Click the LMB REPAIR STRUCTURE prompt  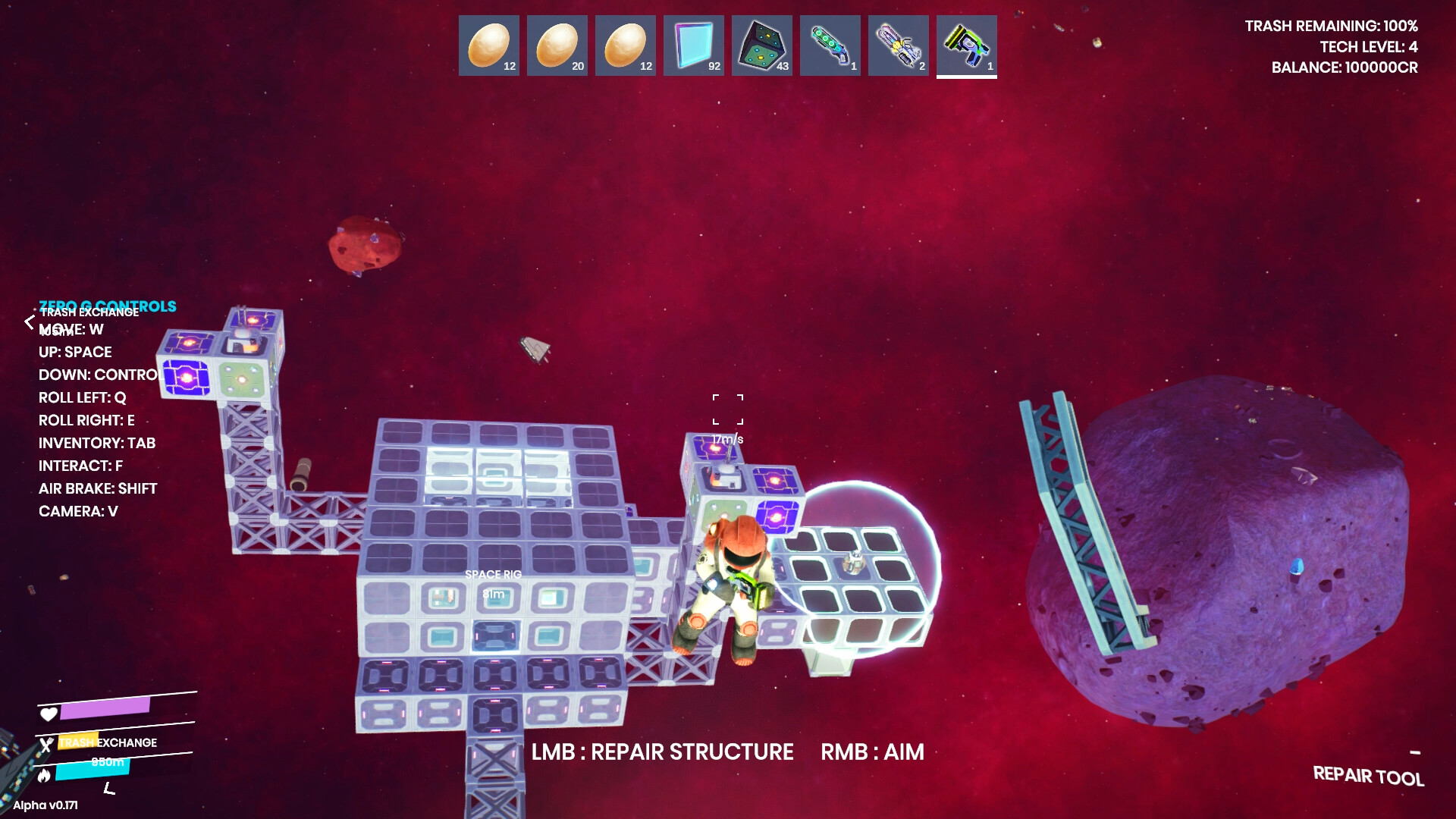tap(661, 752)
